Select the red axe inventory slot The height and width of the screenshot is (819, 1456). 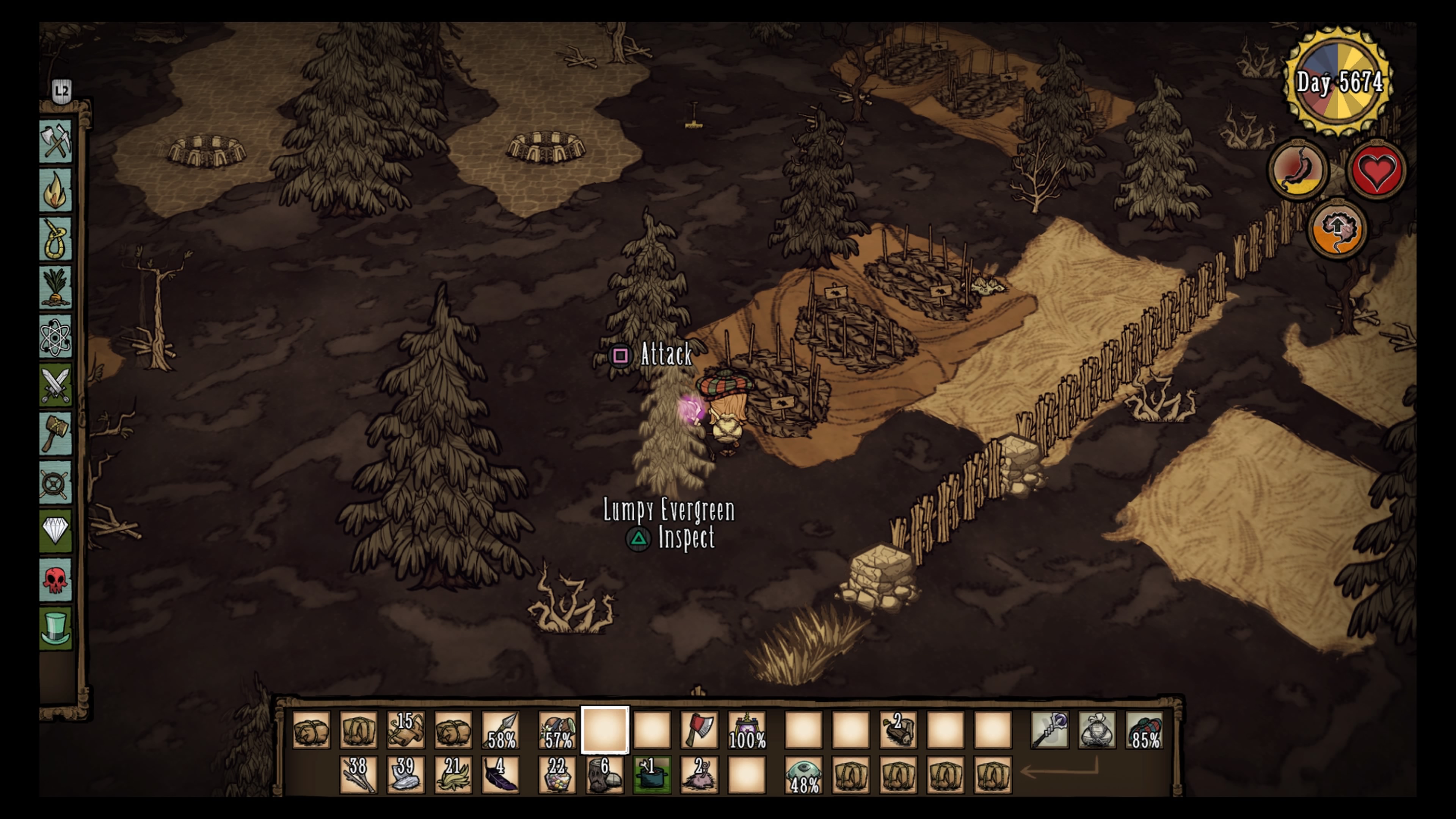[x=699, y=730]
